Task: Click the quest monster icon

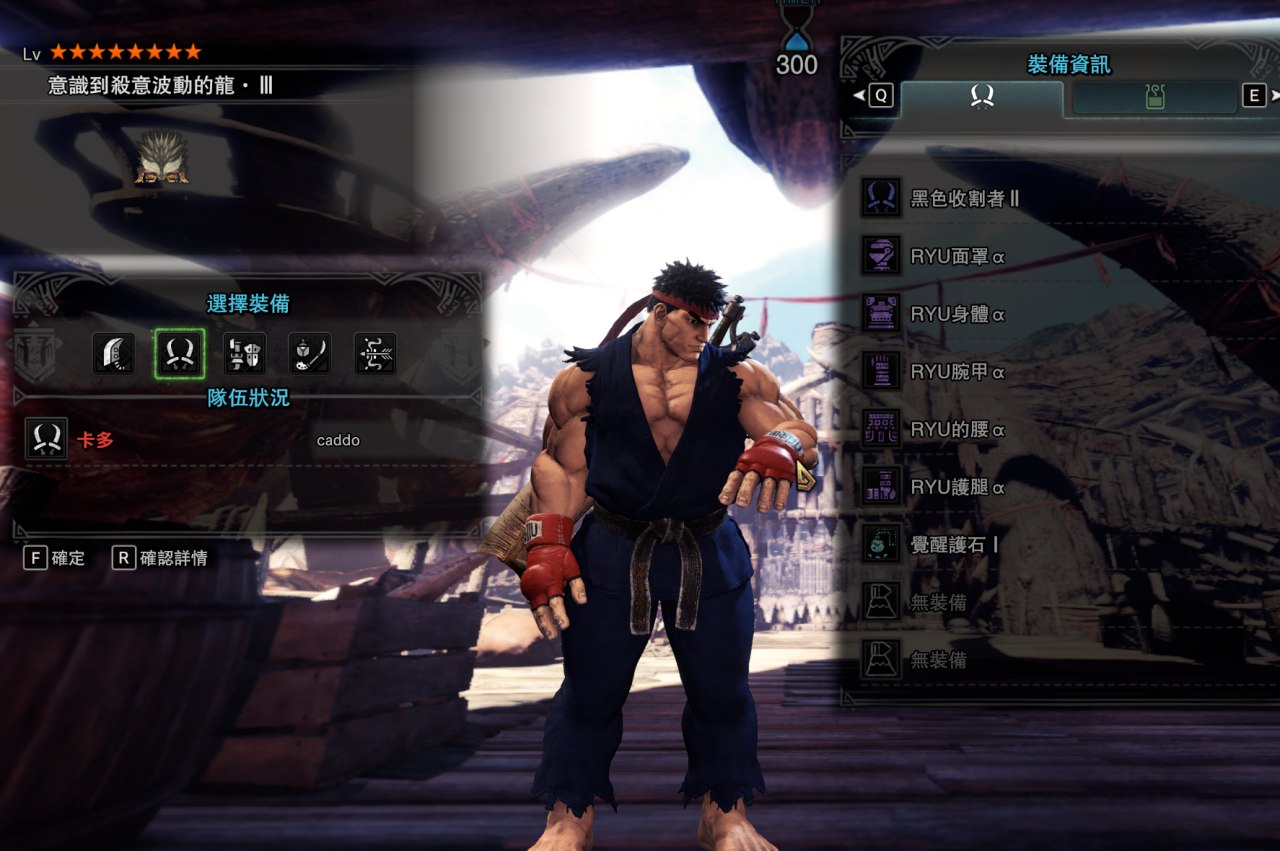Action: point(162,160)
